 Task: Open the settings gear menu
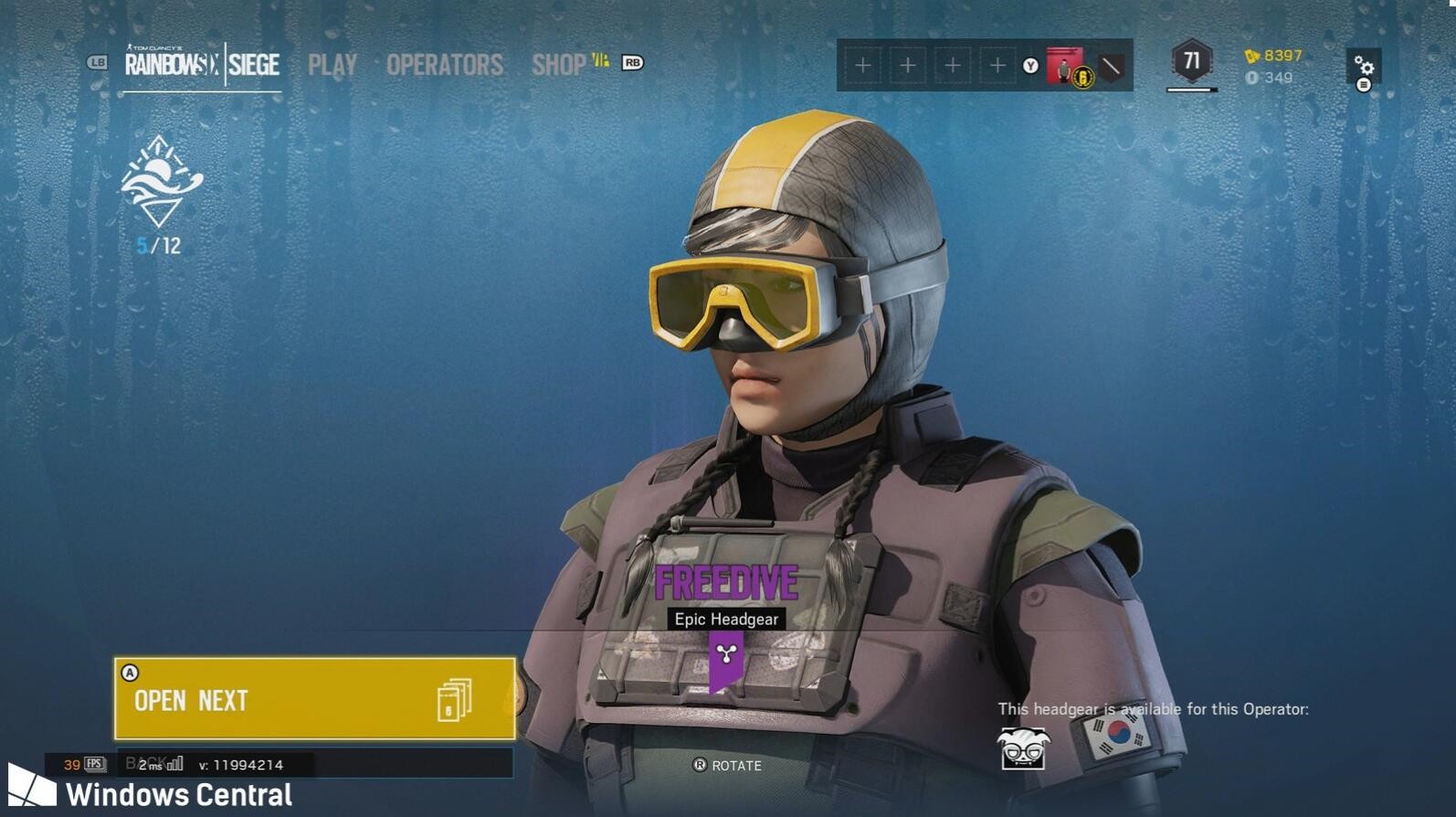tap(1363, 67)
